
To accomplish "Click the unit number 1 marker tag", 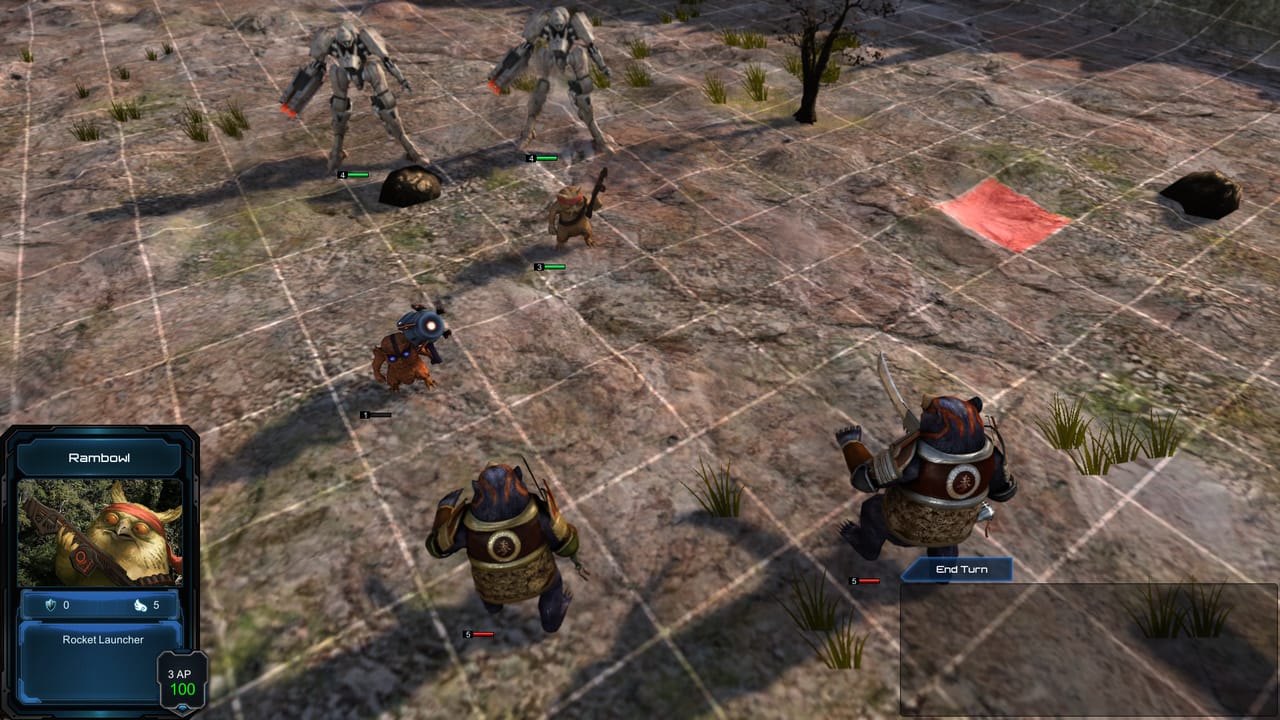I will coord(368,412).
